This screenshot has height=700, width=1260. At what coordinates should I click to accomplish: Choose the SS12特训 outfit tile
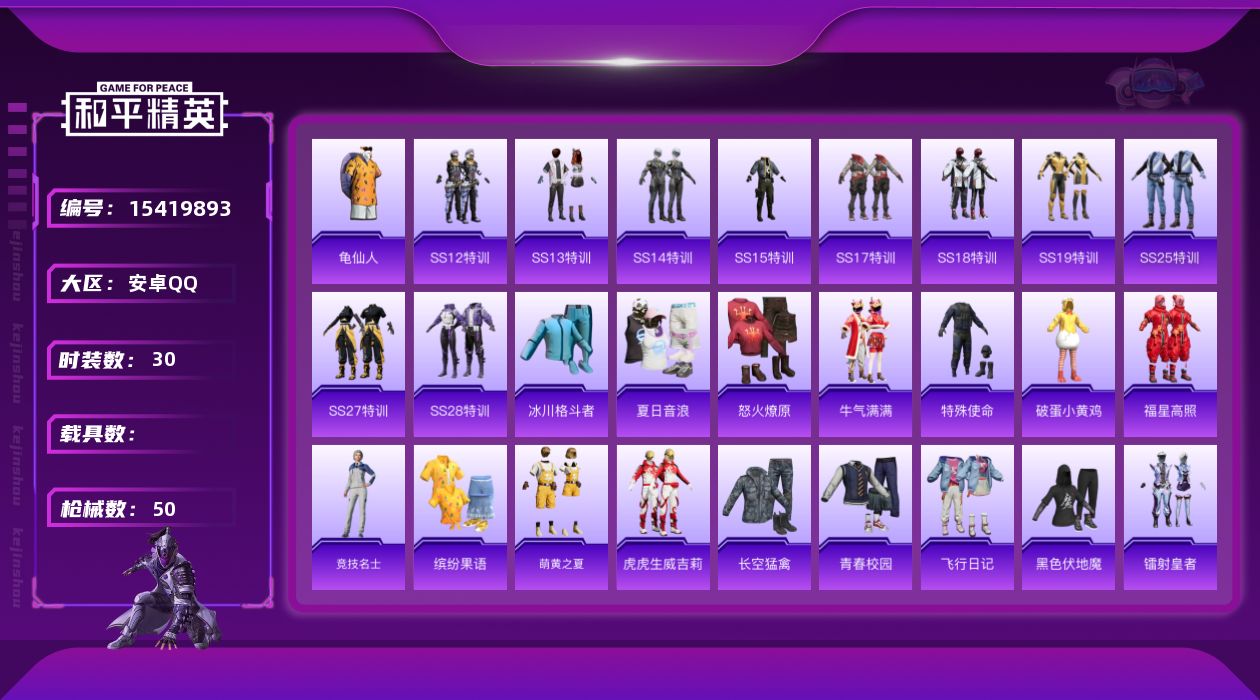point(460,210)
